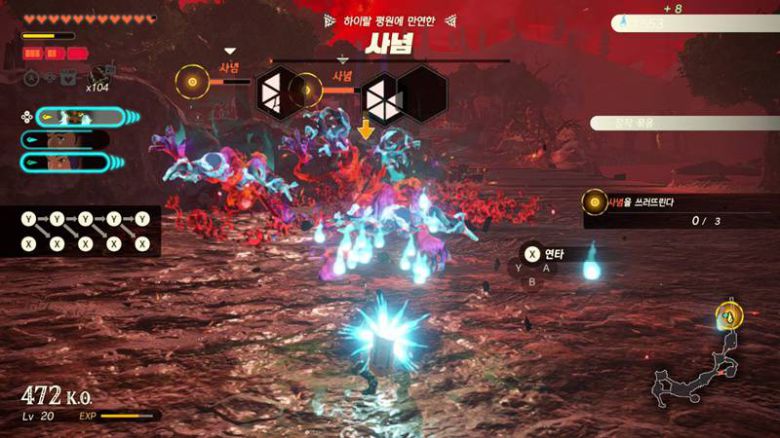Select the top character portrait bar
Image resolution: width=780 pixels, height=438 pixels.
tap(80, 117)
